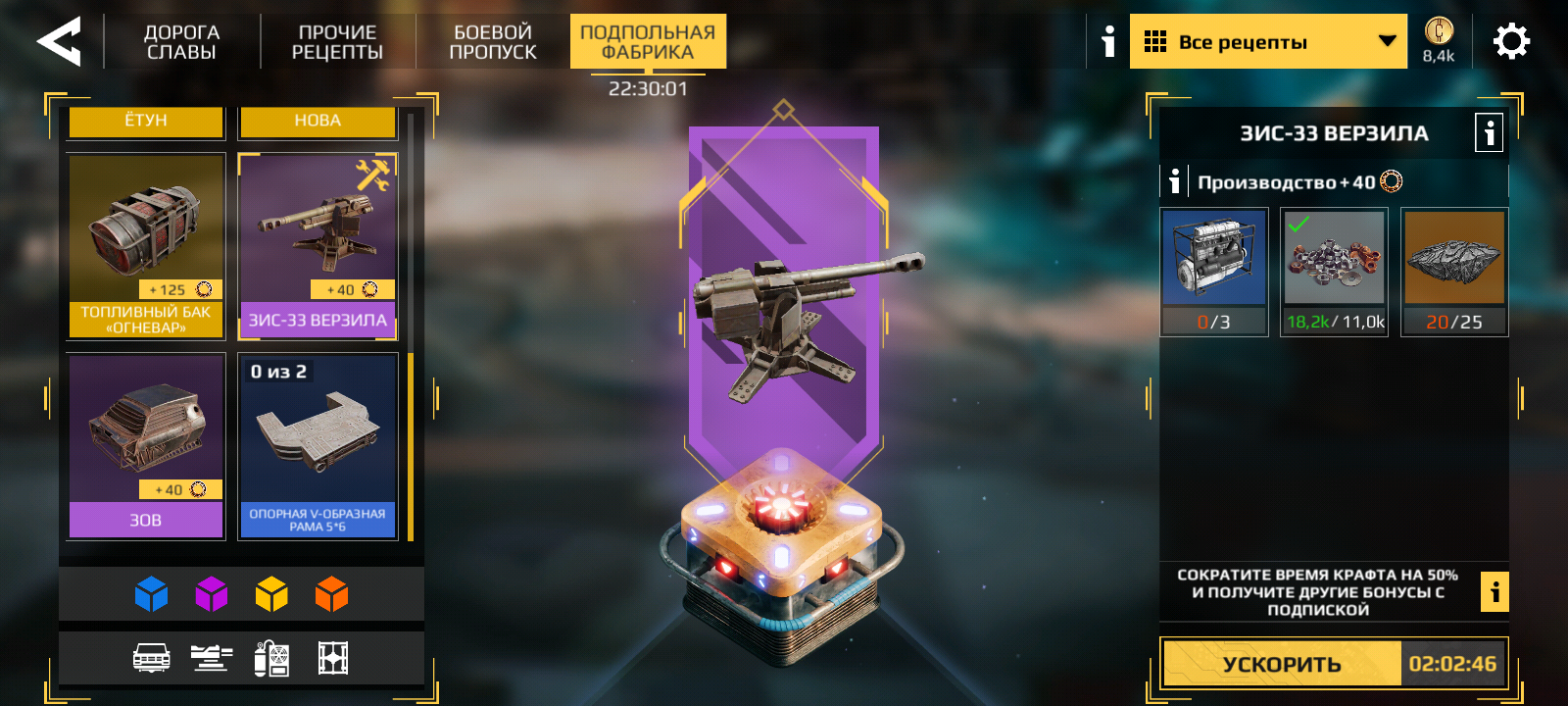Go back with the arrow button
Screen dimensions: 1568x706
tap(59, 42)
